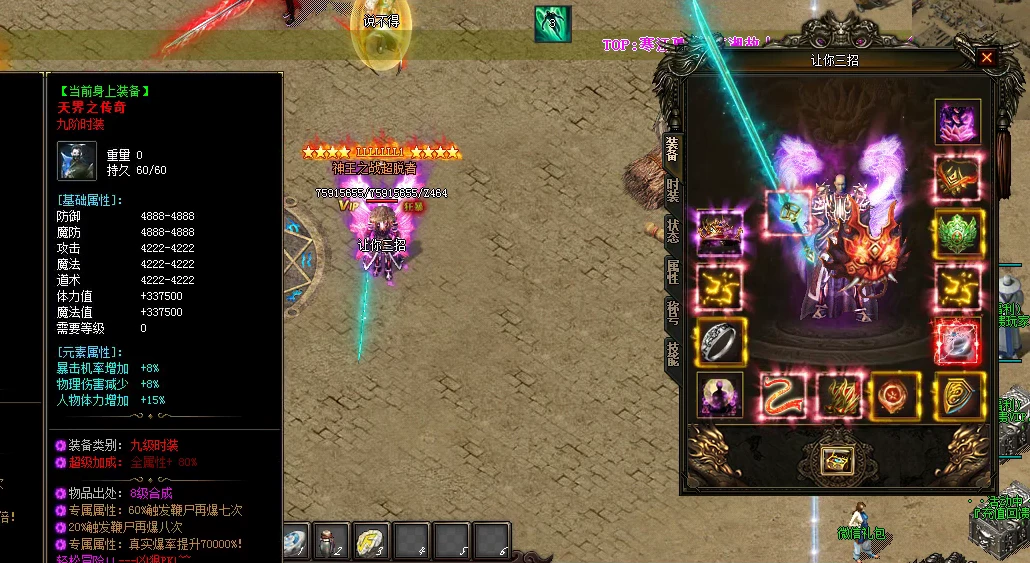Close the character equipment panel

pos(987,58)
